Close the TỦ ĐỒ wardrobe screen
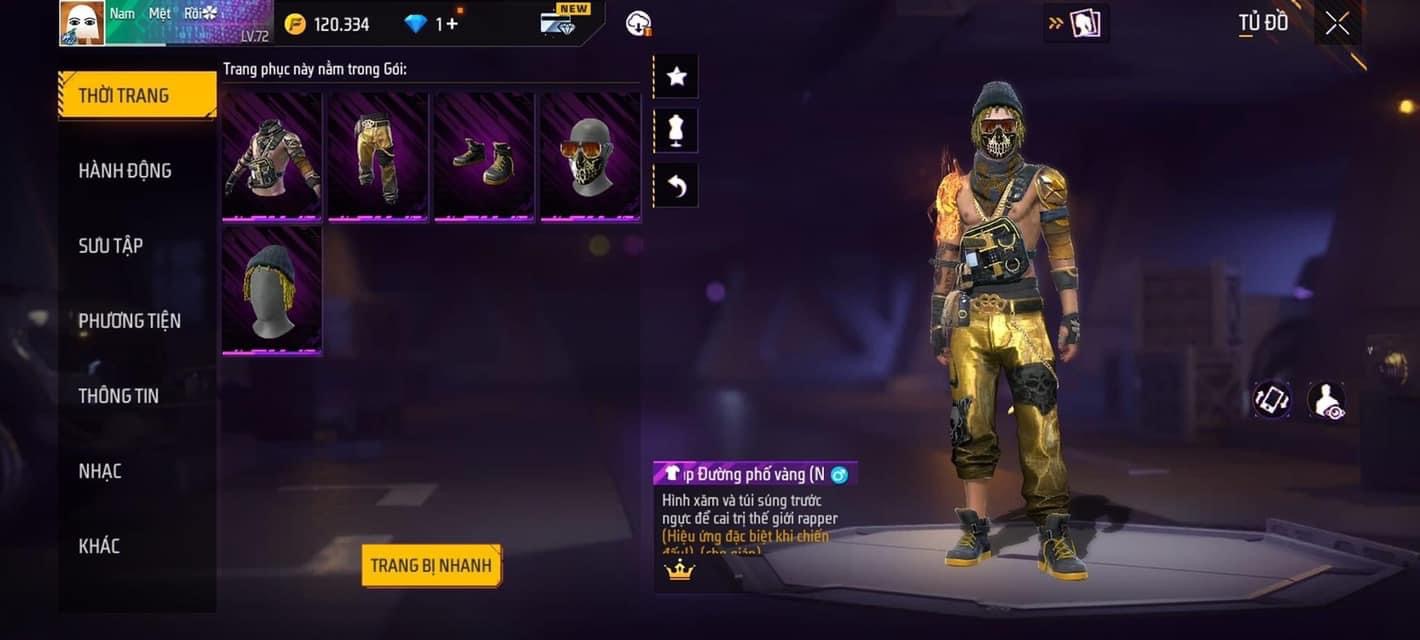Screen dimensions: 1420x640 tap(1337, 24)
